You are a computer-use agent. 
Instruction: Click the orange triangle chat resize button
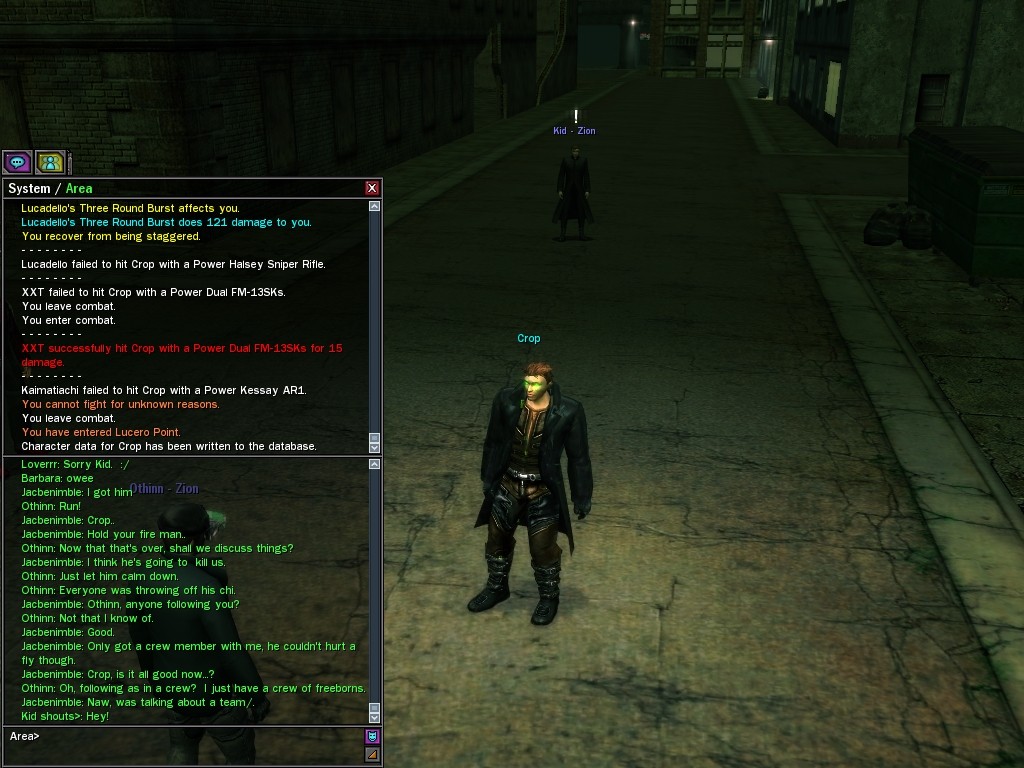pos(372,754)
